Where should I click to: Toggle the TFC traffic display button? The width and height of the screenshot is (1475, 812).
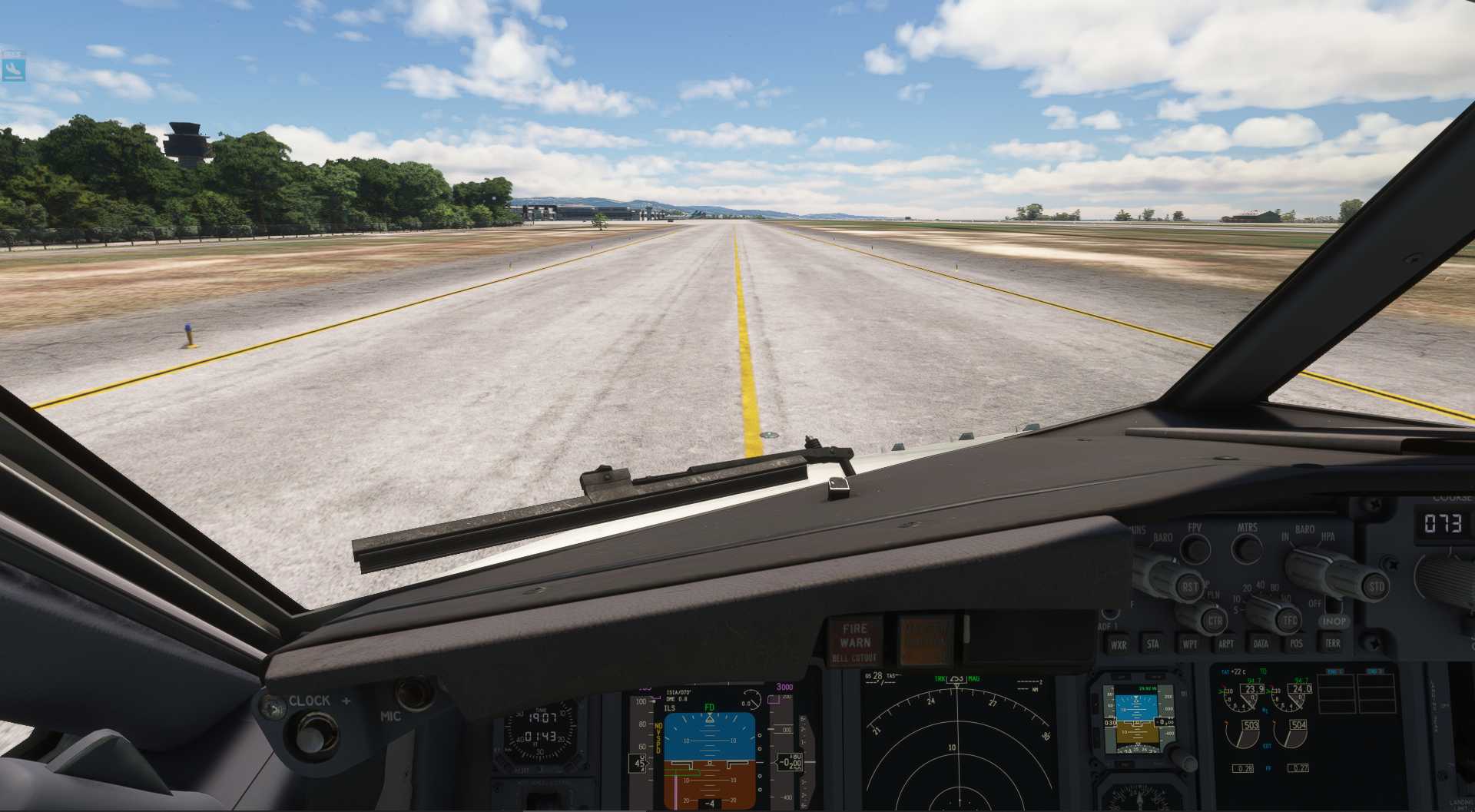[x=1289, y=620]
